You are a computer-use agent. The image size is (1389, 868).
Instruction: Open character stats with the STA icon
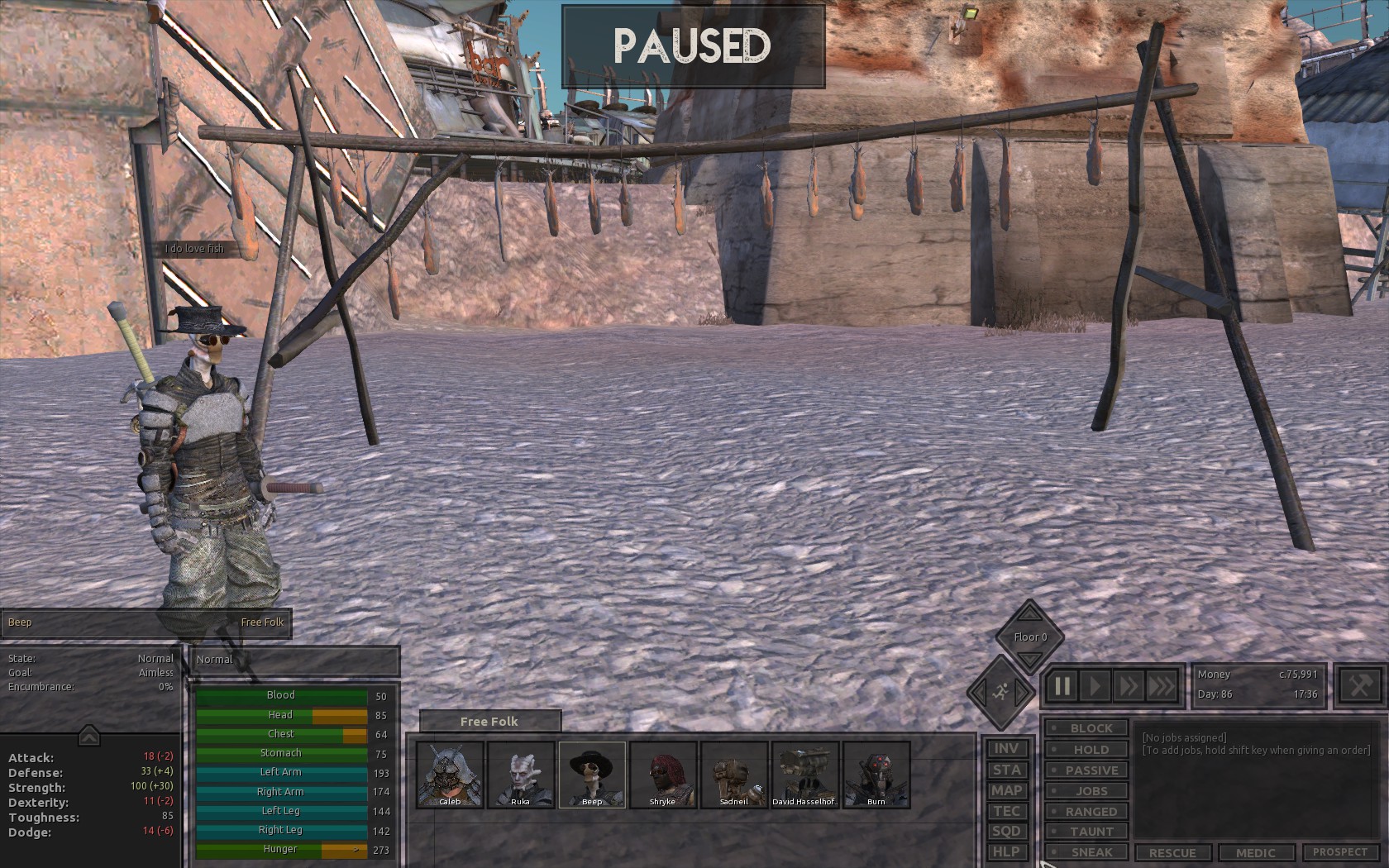pos(1007,770)
